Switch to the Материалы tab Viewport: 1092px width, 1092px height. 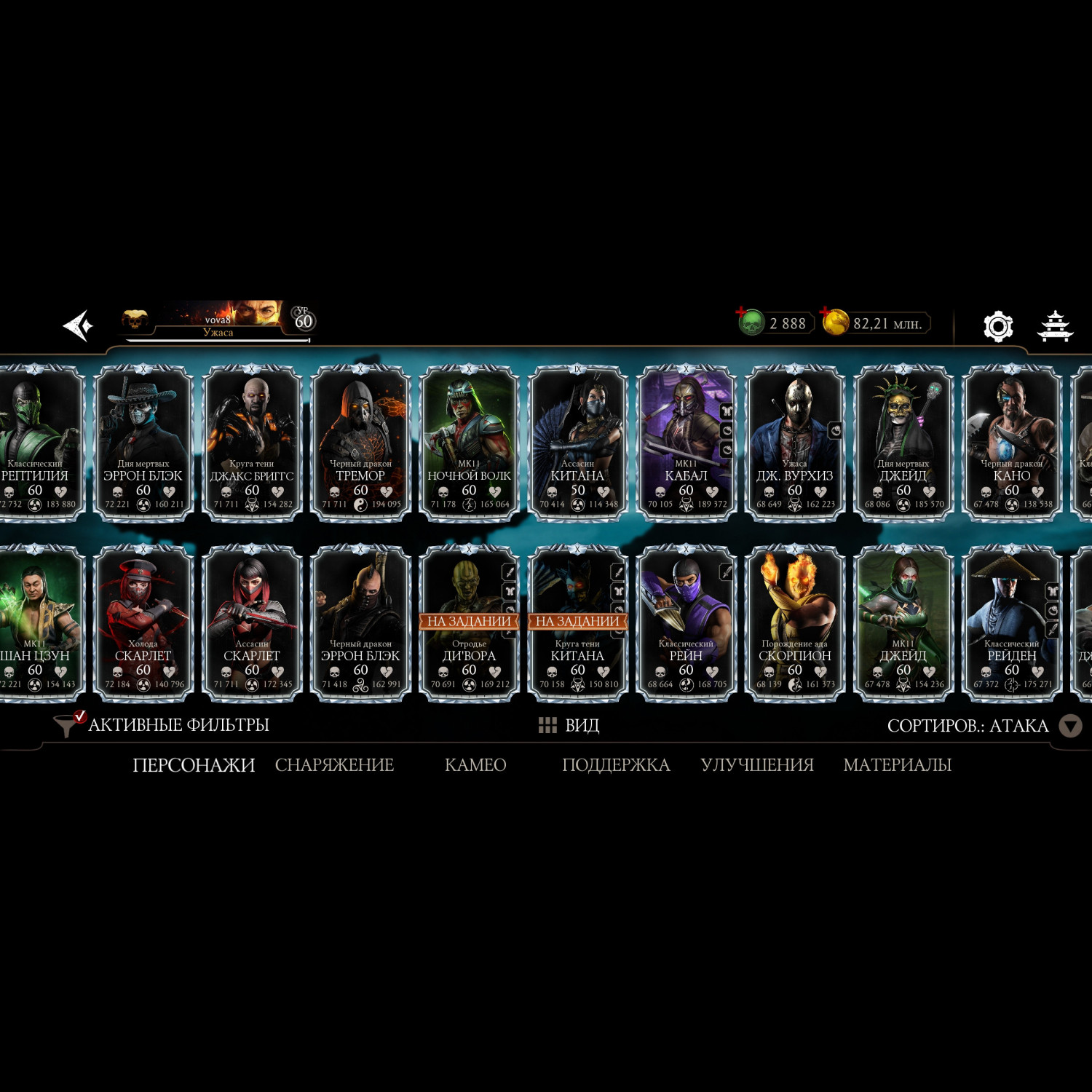point(897,765)
